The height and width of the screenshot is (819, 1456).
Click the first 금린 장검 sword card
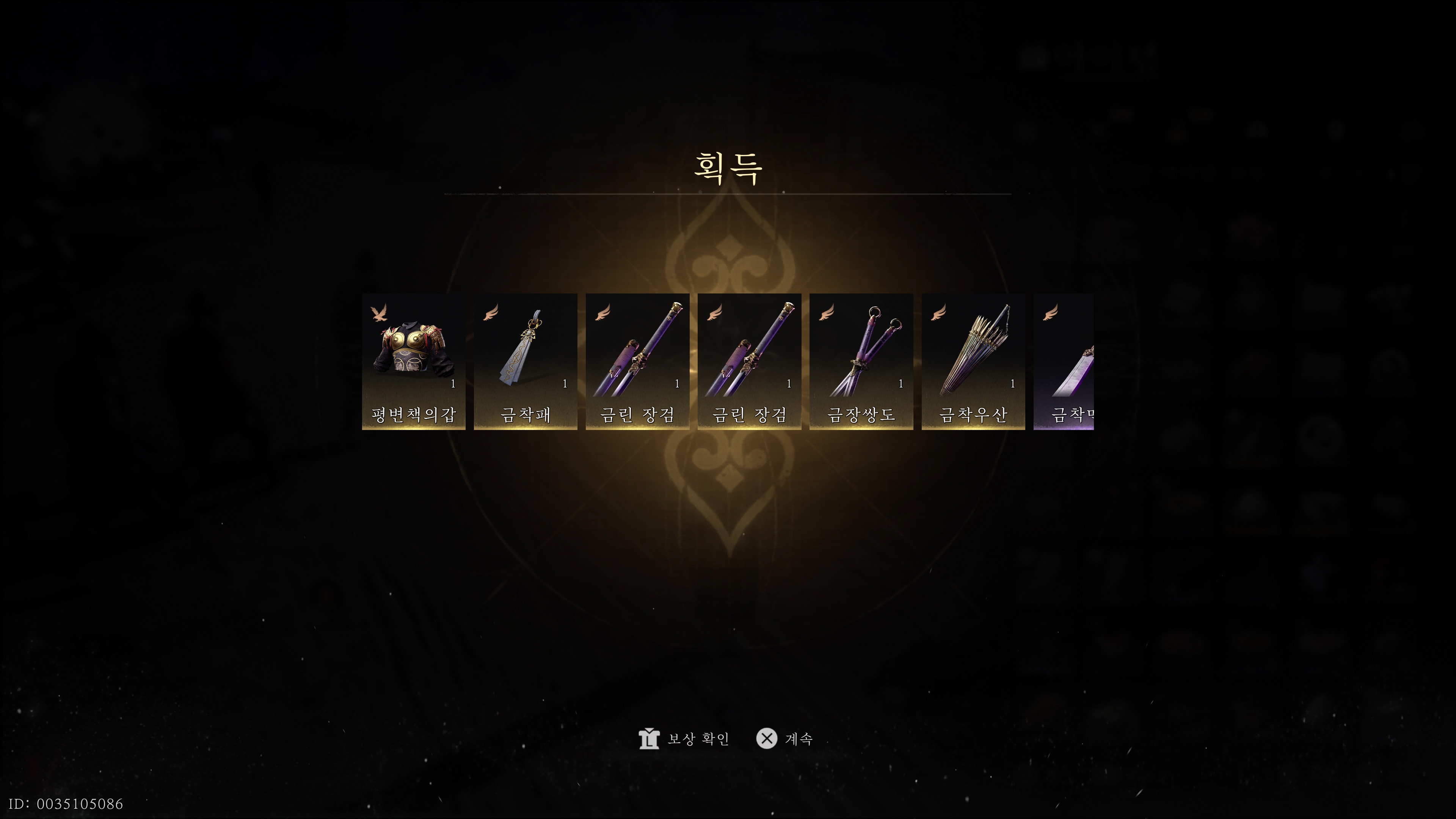(637, 362)
